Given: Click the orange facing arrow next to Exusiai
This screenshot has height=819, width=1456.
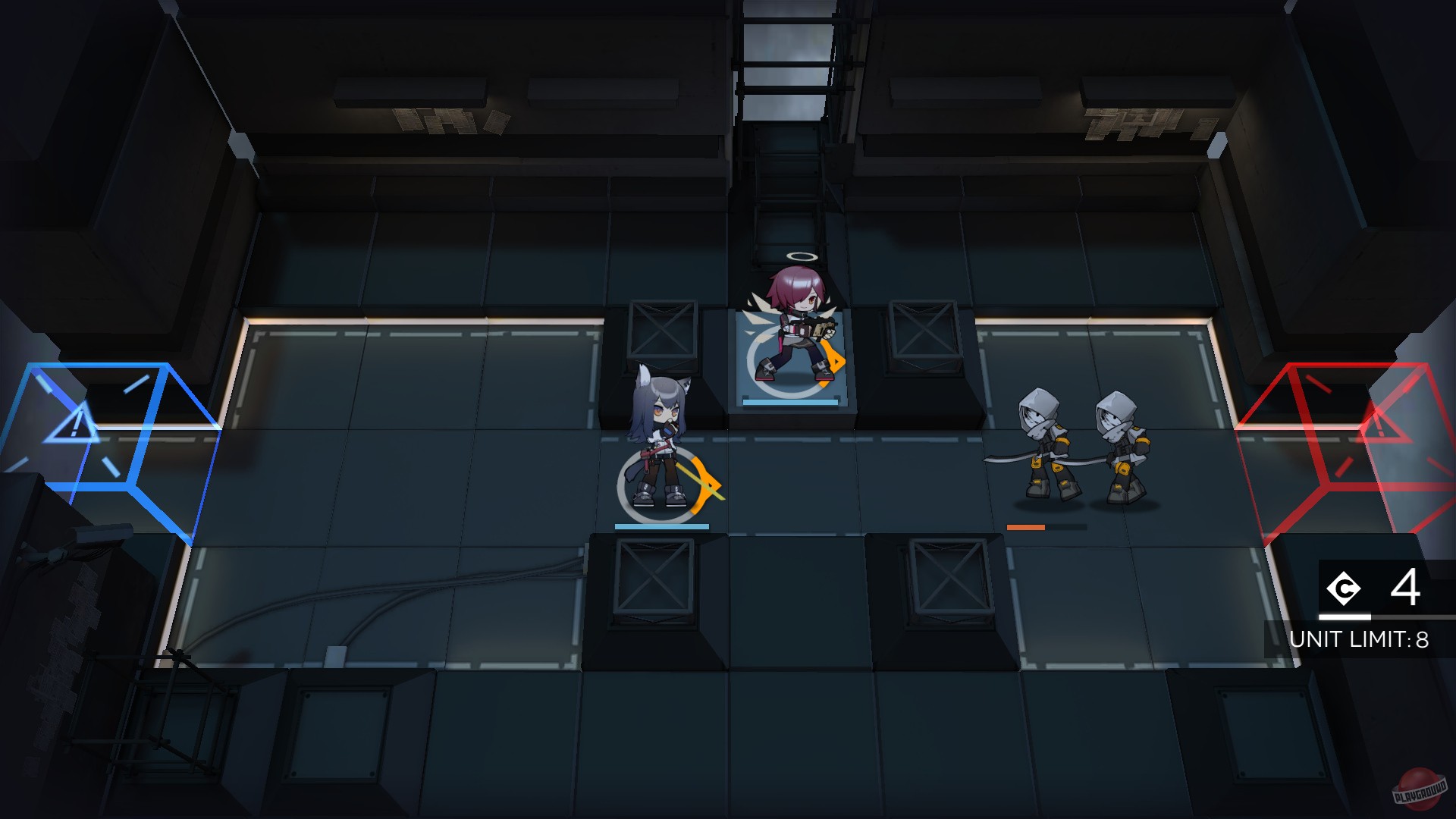Looking at the screenshot, I should coord(834,360).
